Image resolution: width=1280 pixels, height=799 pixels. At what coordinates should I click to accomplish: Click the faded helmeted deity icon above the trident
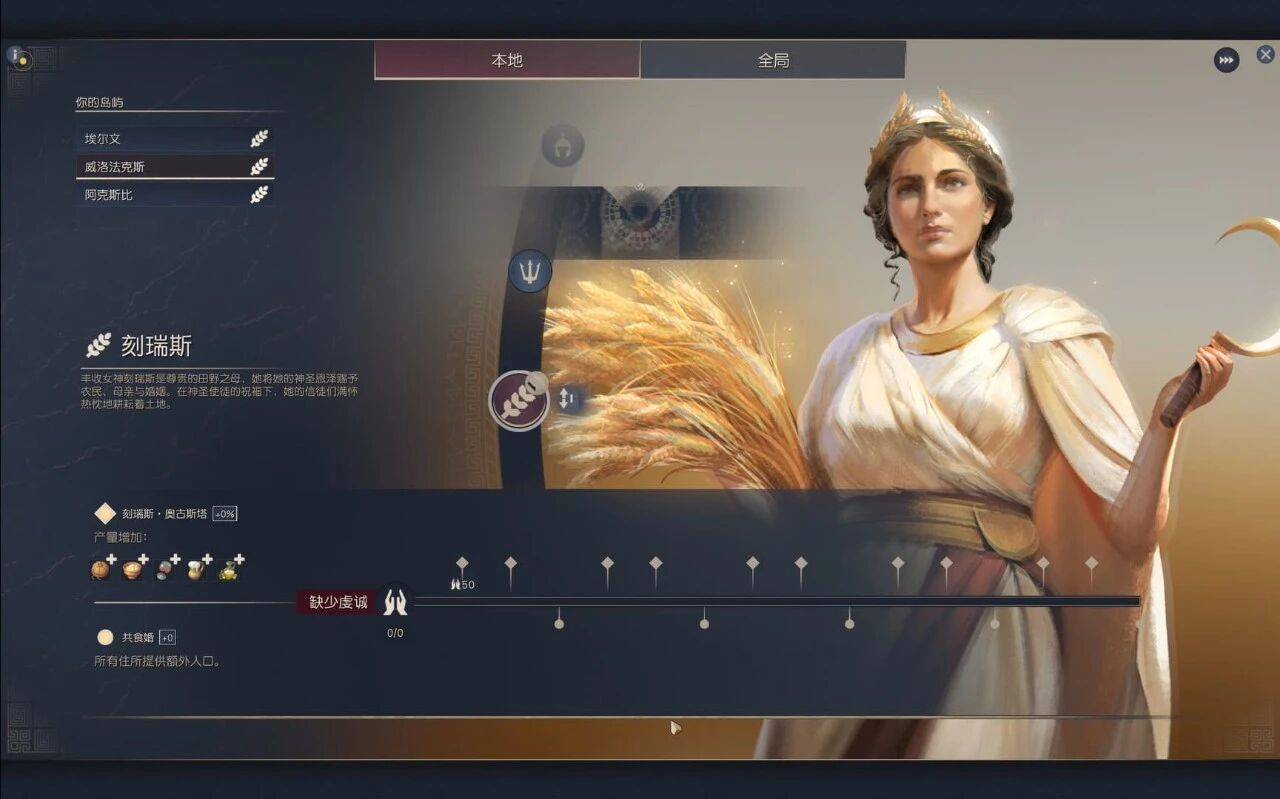(561, 144)
